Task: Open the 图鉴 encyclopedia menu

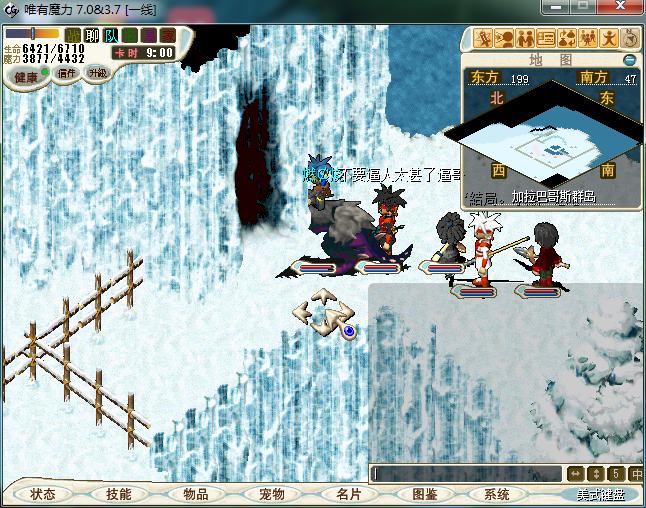Action: pyautogui.click(x=424, y=494)
